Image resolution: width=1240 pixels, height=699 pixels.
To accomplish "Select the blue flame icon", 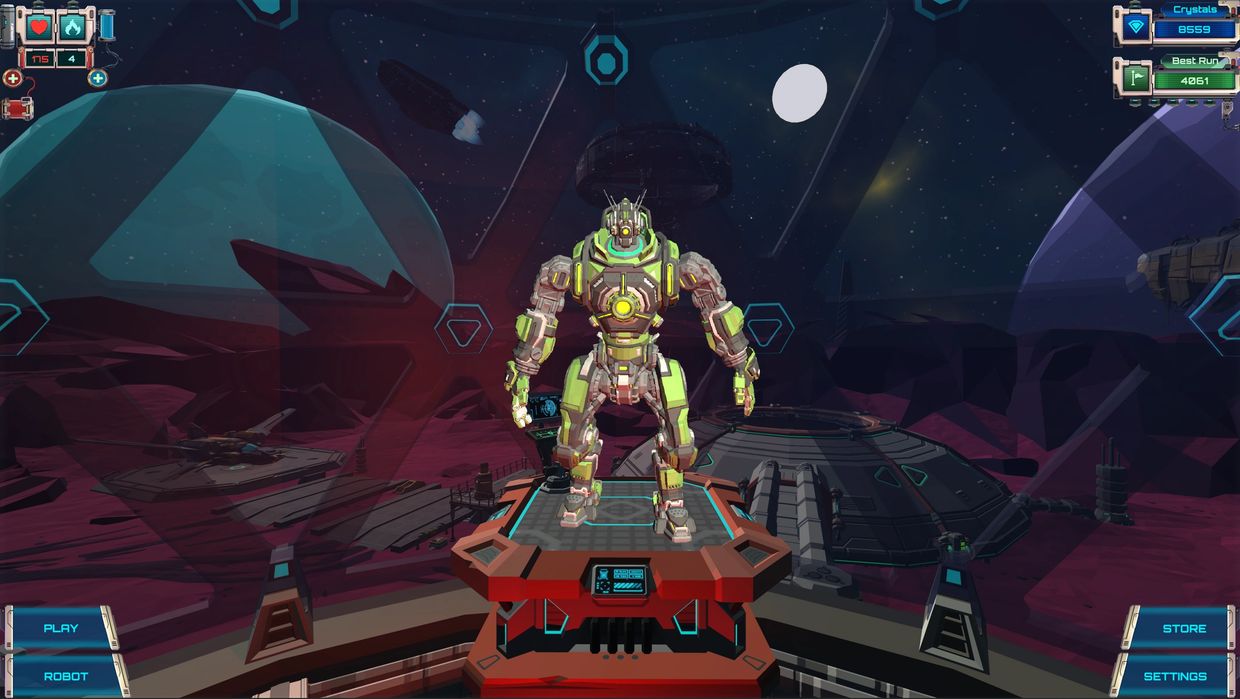I will coord(72,27).
